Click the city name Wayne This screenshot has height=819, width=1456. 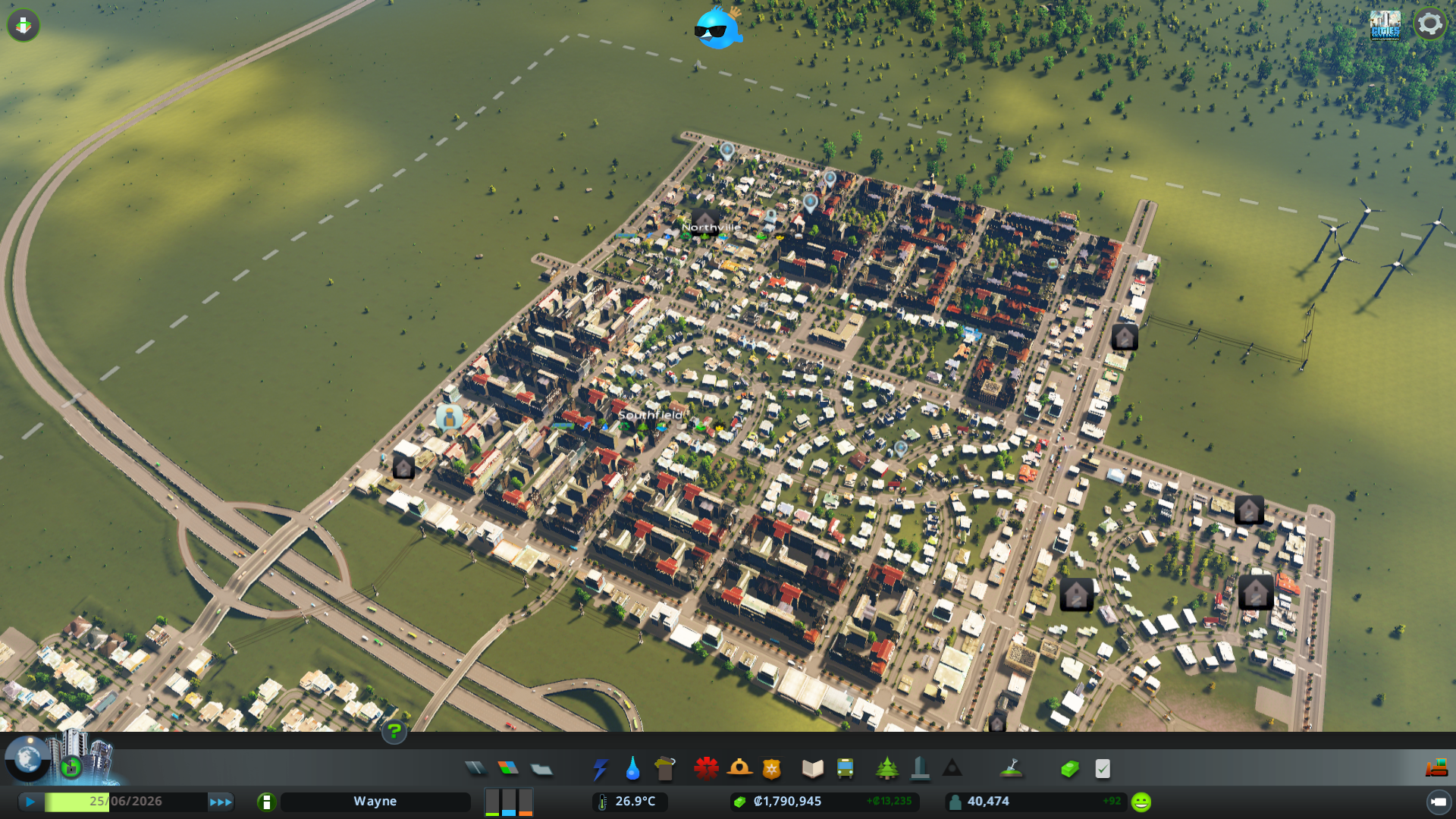[x=375, y=801]
